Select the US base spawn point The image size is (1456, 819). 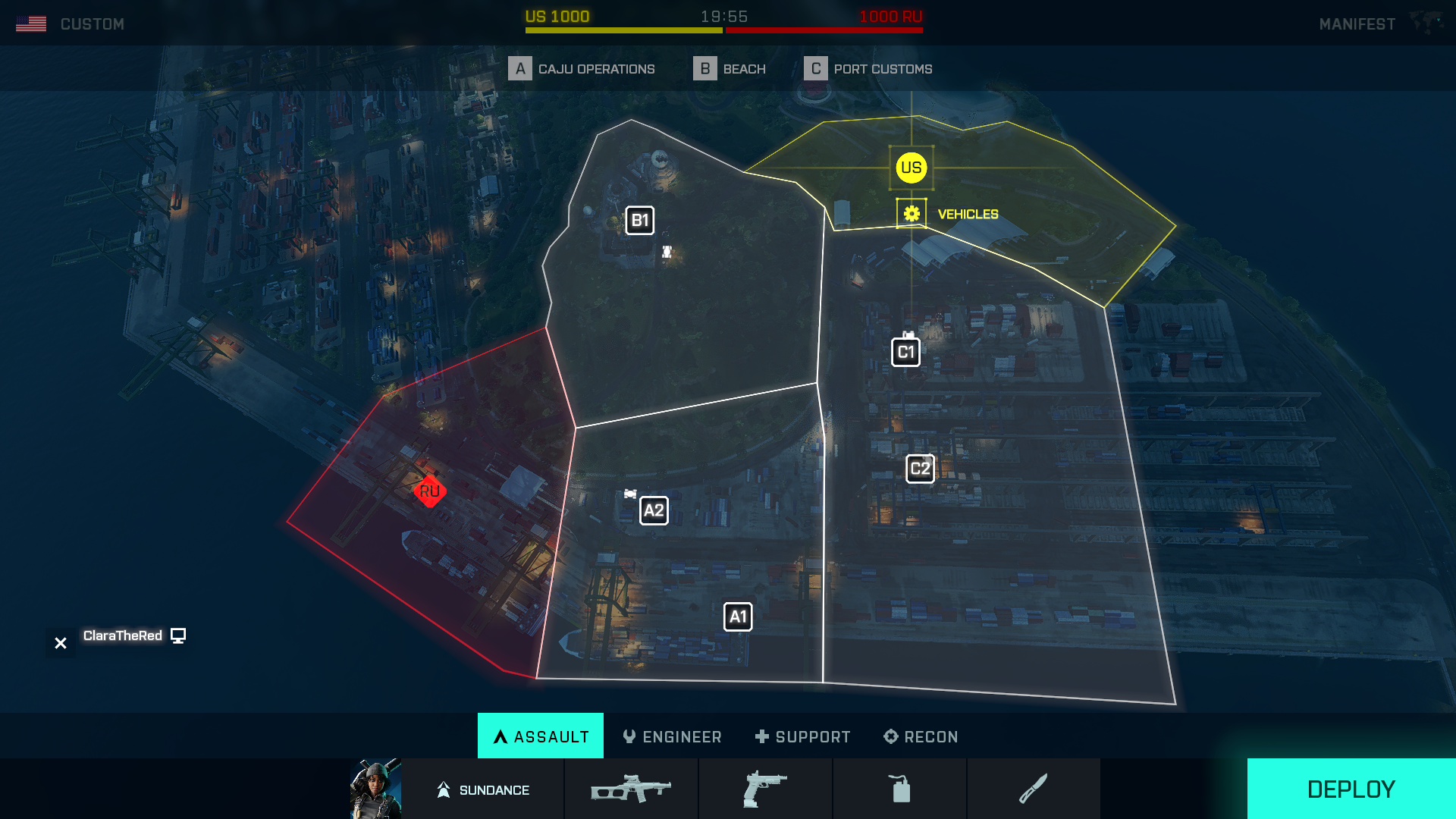tap(910, 168)
